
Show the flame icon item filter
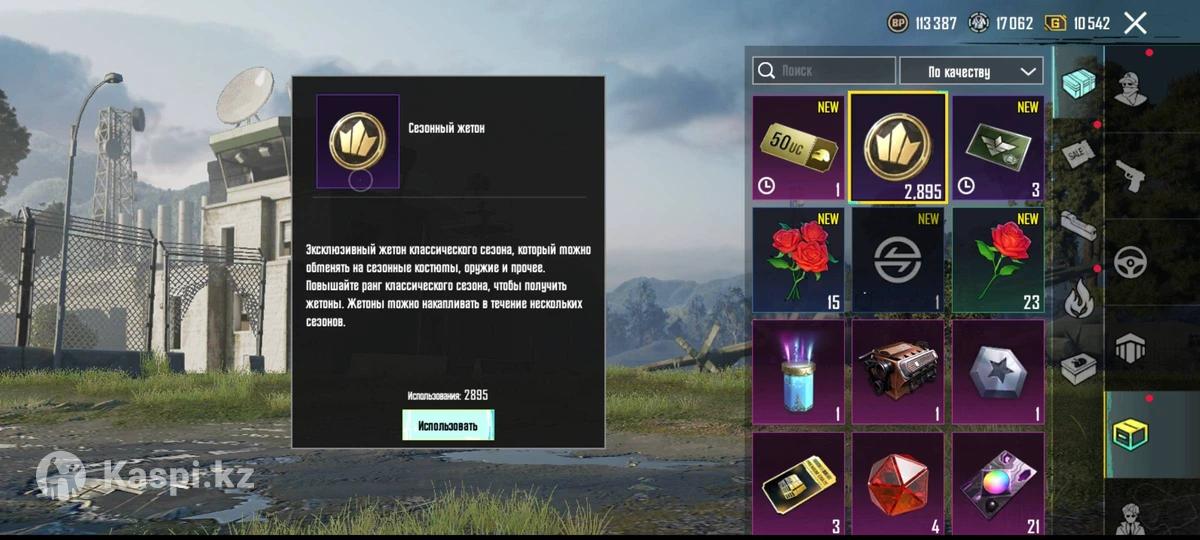pyautogui.click(x=1078, y=298)
